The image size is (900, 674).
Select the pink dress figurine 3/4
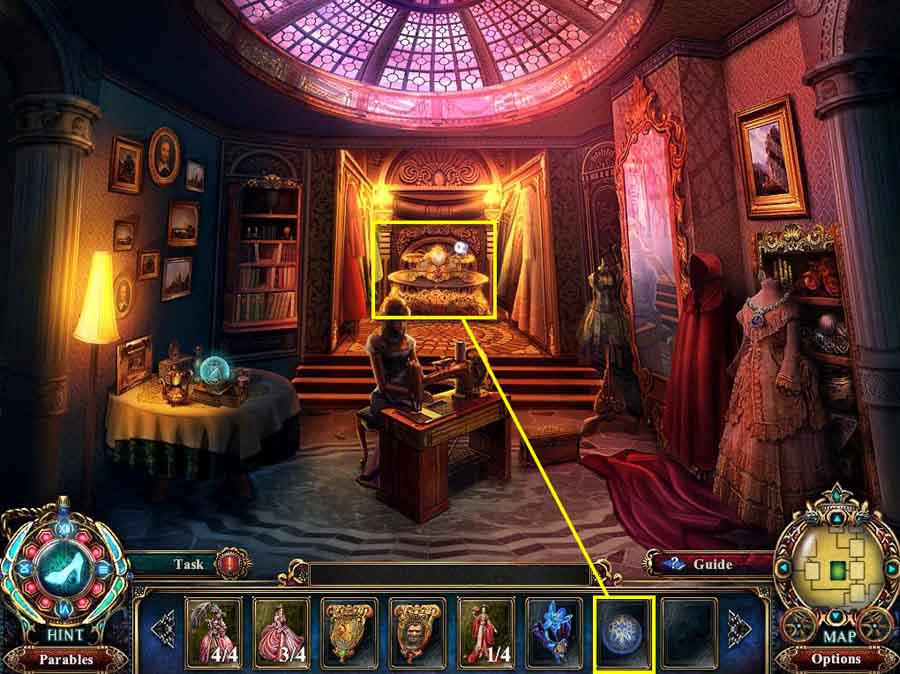point(281,631)
